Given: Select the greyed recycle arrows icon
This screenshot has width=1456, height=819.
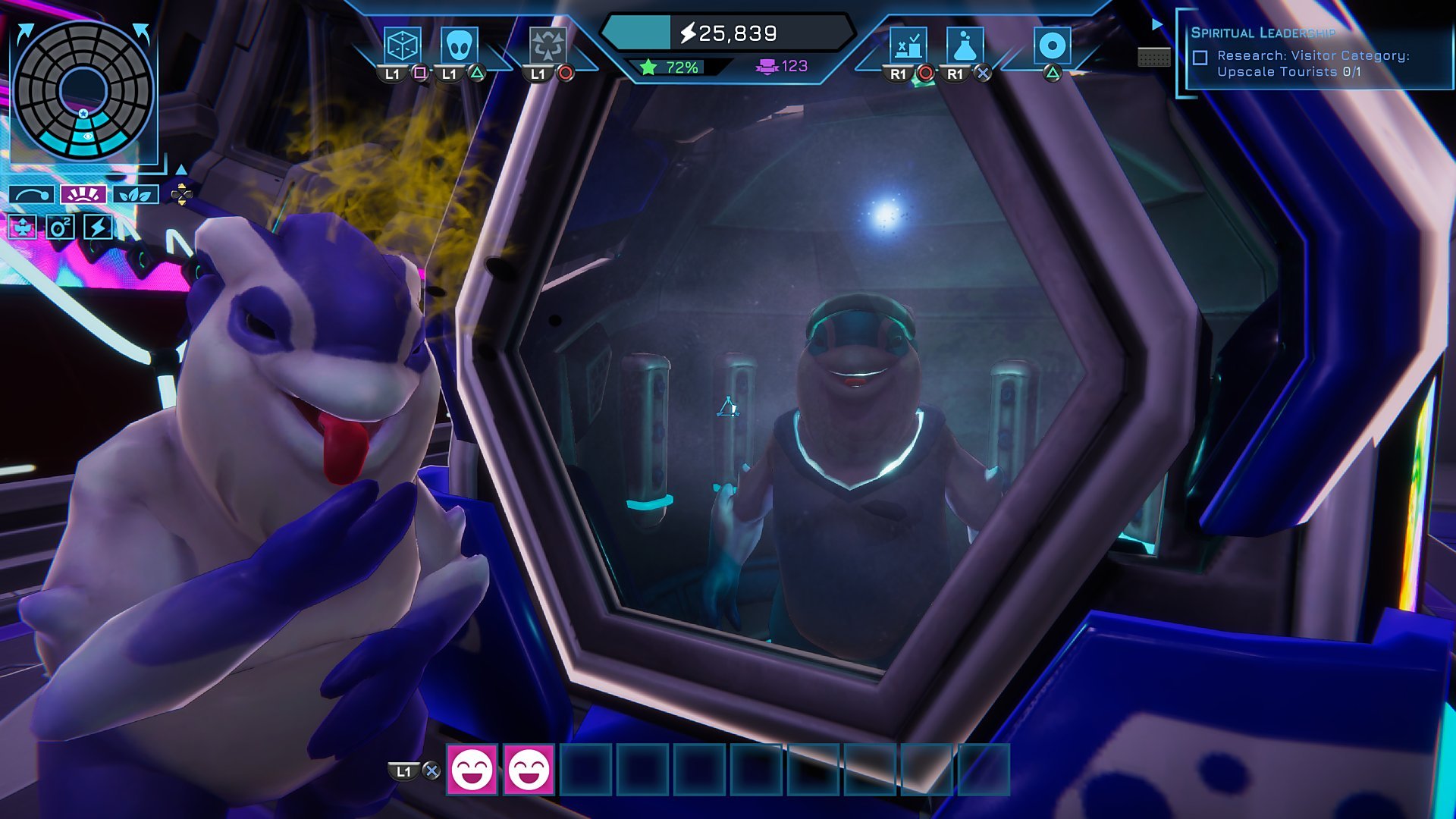Looking at the screenshot, I should pyautogui.click(x=547, y=45).
